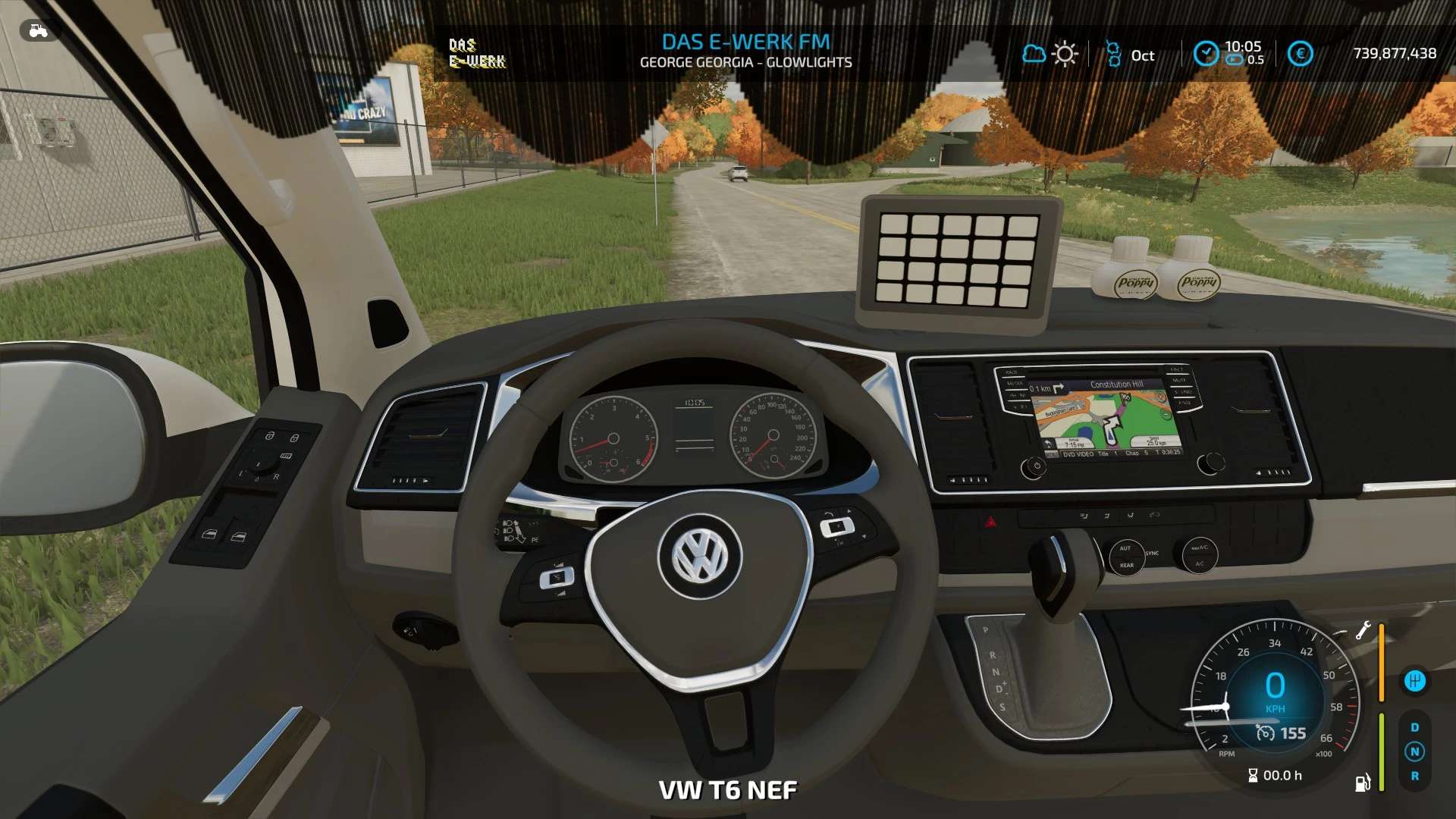
Task: Click the clock icon beside the time
Action: click(1205, 53)
